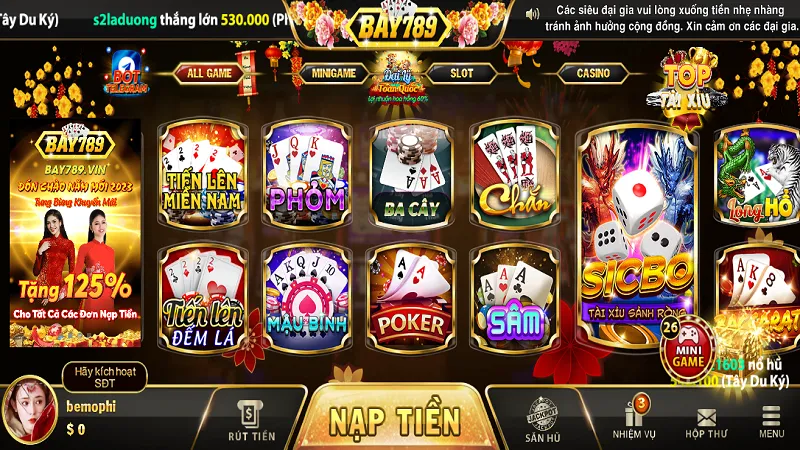Open the Tiến Lên Đếm Lá game

pyautogui.click(x=204, y=294)
